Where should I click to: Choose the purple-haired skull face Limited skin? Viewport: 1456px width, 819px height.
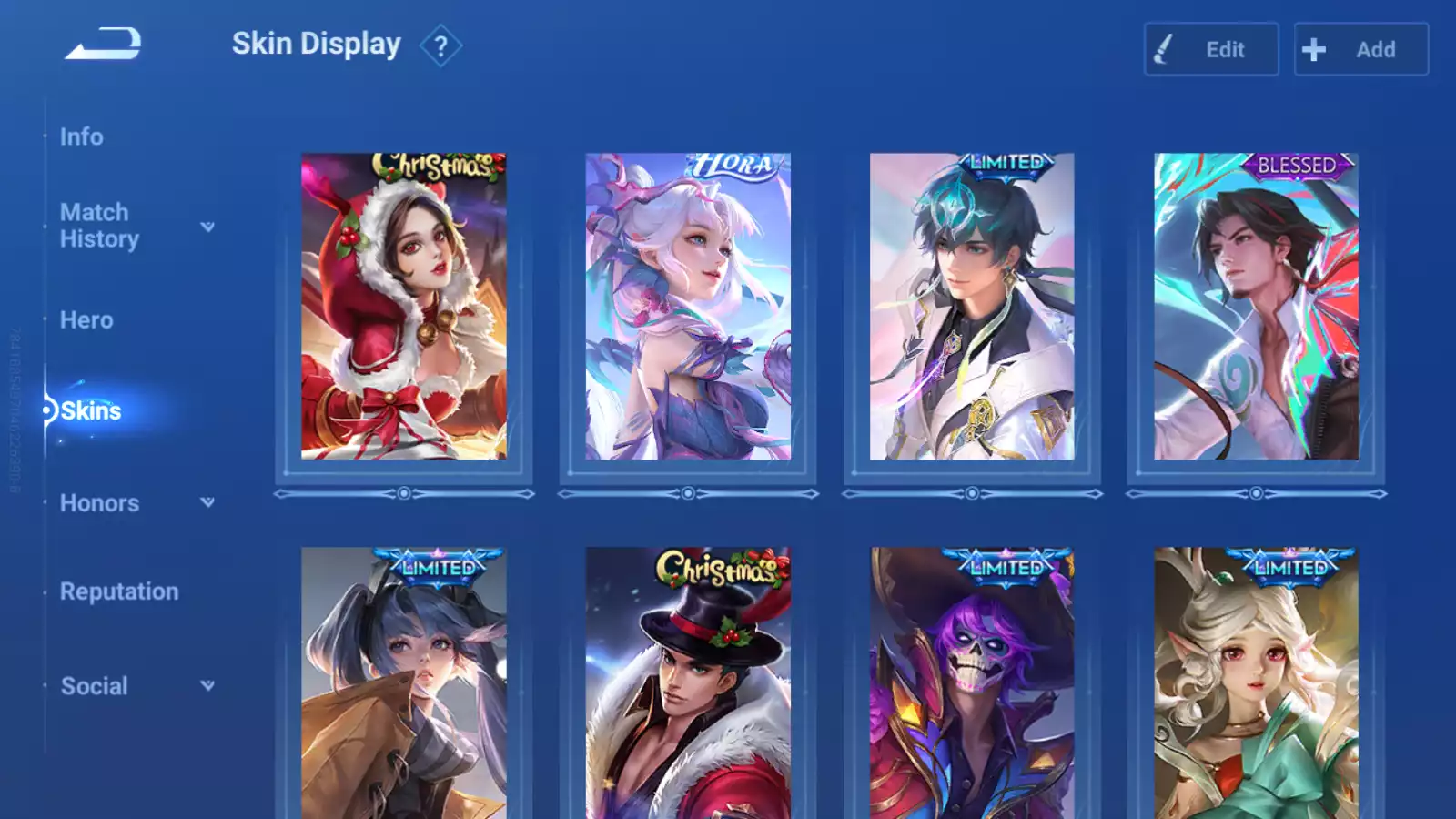point(972,682)
